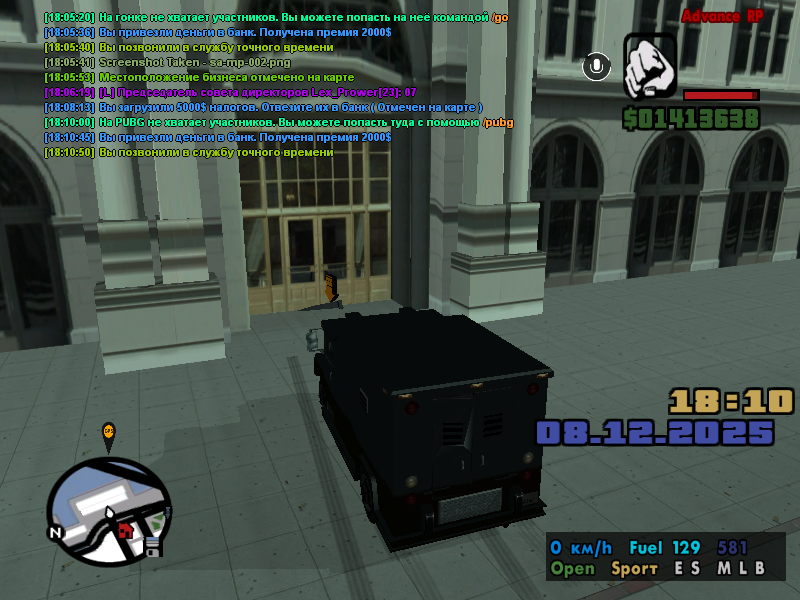
Task: Click the red house icon on the minimap
Action: 125,529
